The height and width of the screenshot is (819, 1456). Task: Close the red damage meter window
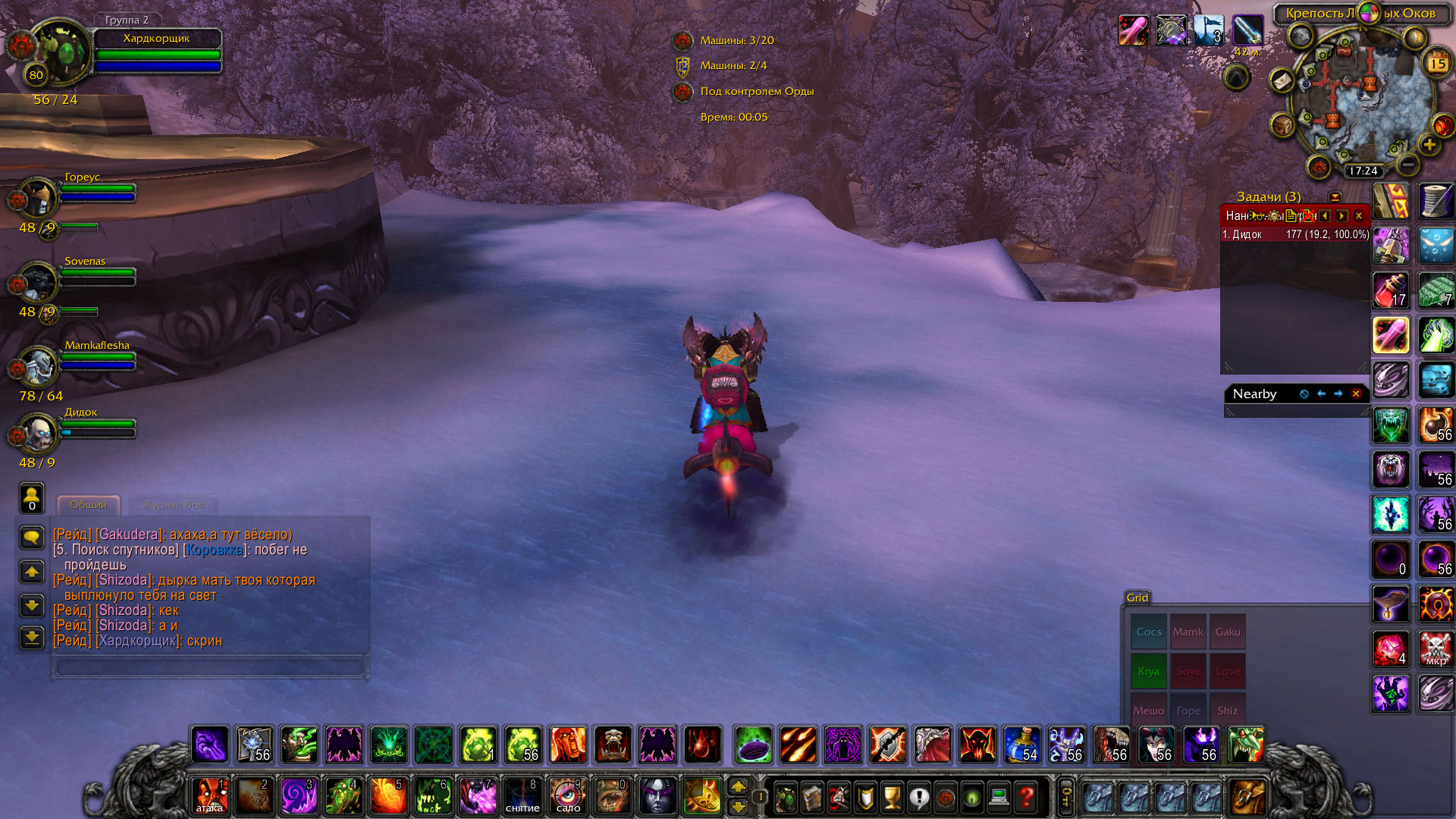[1359, 216]
